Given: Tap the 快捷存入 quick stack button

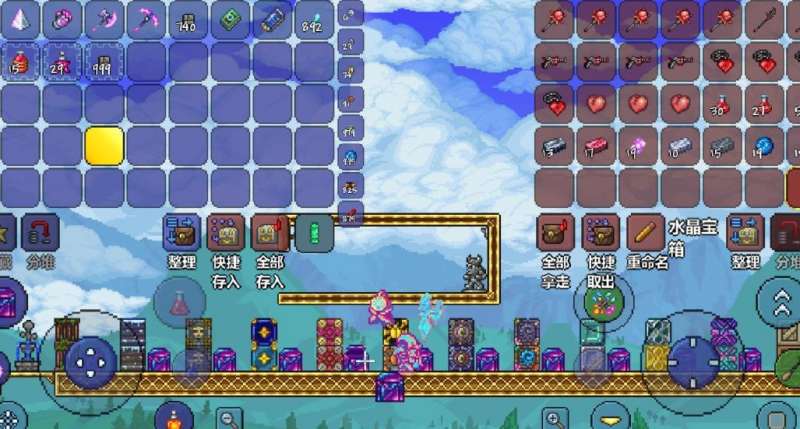Looking at the screenshot, I should [225, 233].
